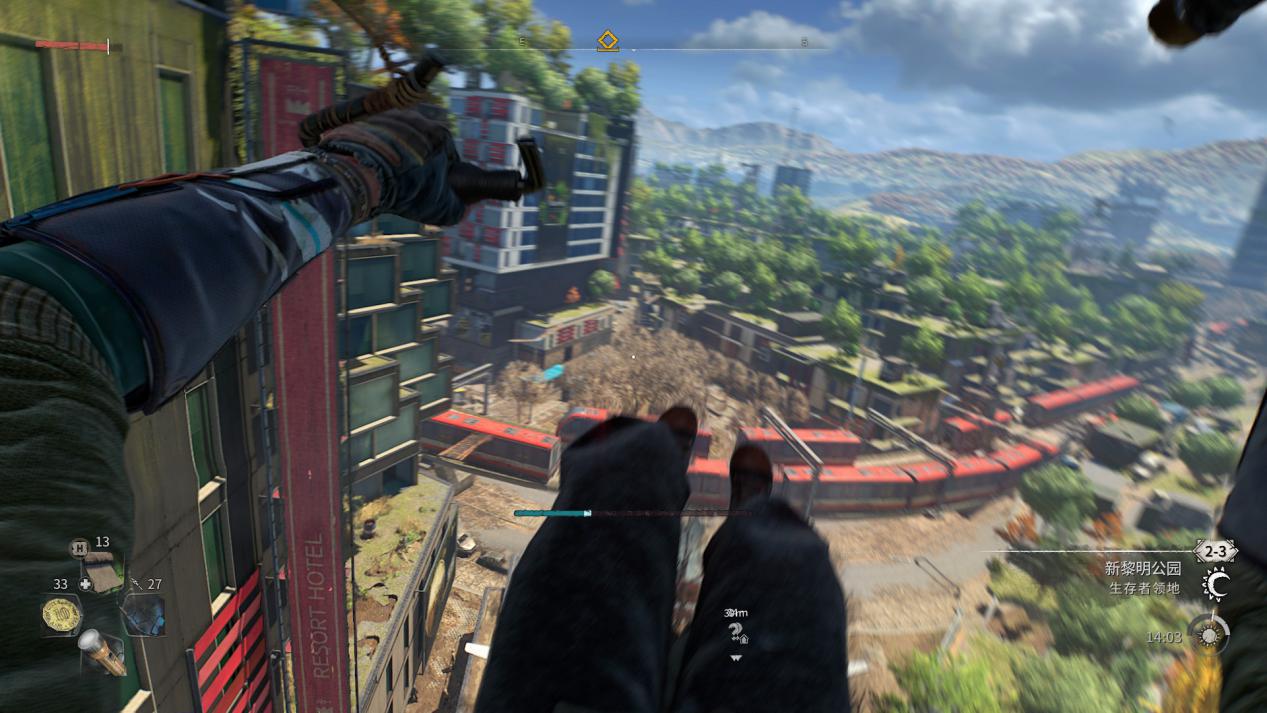The height and width of the screenshot is (713, 1267).
Task: Click the yellow diamond quest marker on compass
Action: 607,41
